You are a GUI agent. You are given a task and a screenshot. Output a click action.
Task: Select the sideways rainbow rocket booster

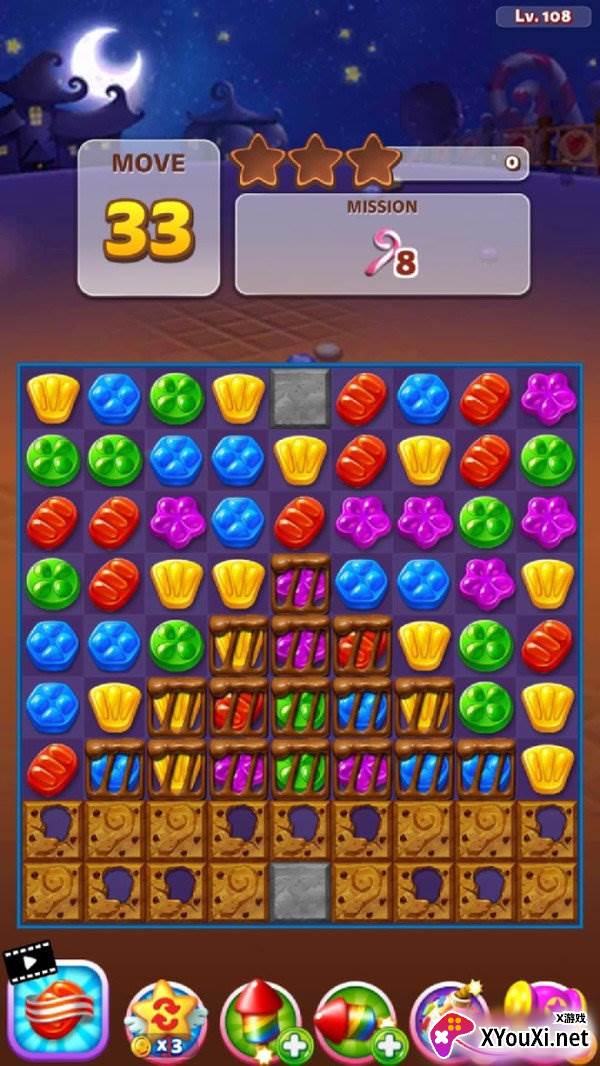(x=355, y=1020)
